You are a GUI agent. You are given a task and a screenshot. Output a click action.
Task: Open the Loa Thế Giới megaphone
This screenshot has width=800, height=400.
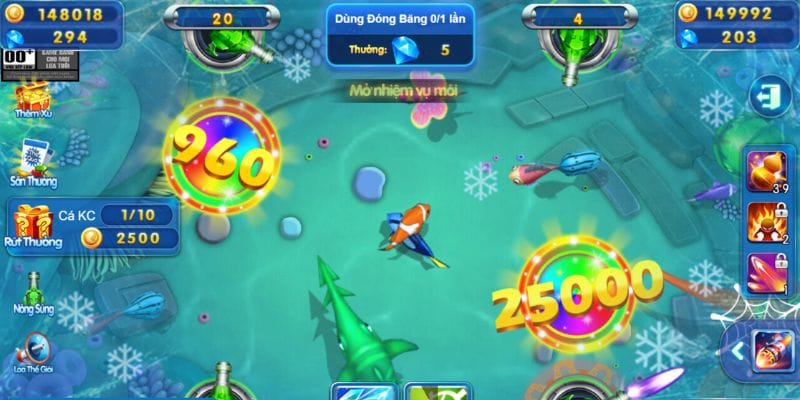[x=32, y=352]
